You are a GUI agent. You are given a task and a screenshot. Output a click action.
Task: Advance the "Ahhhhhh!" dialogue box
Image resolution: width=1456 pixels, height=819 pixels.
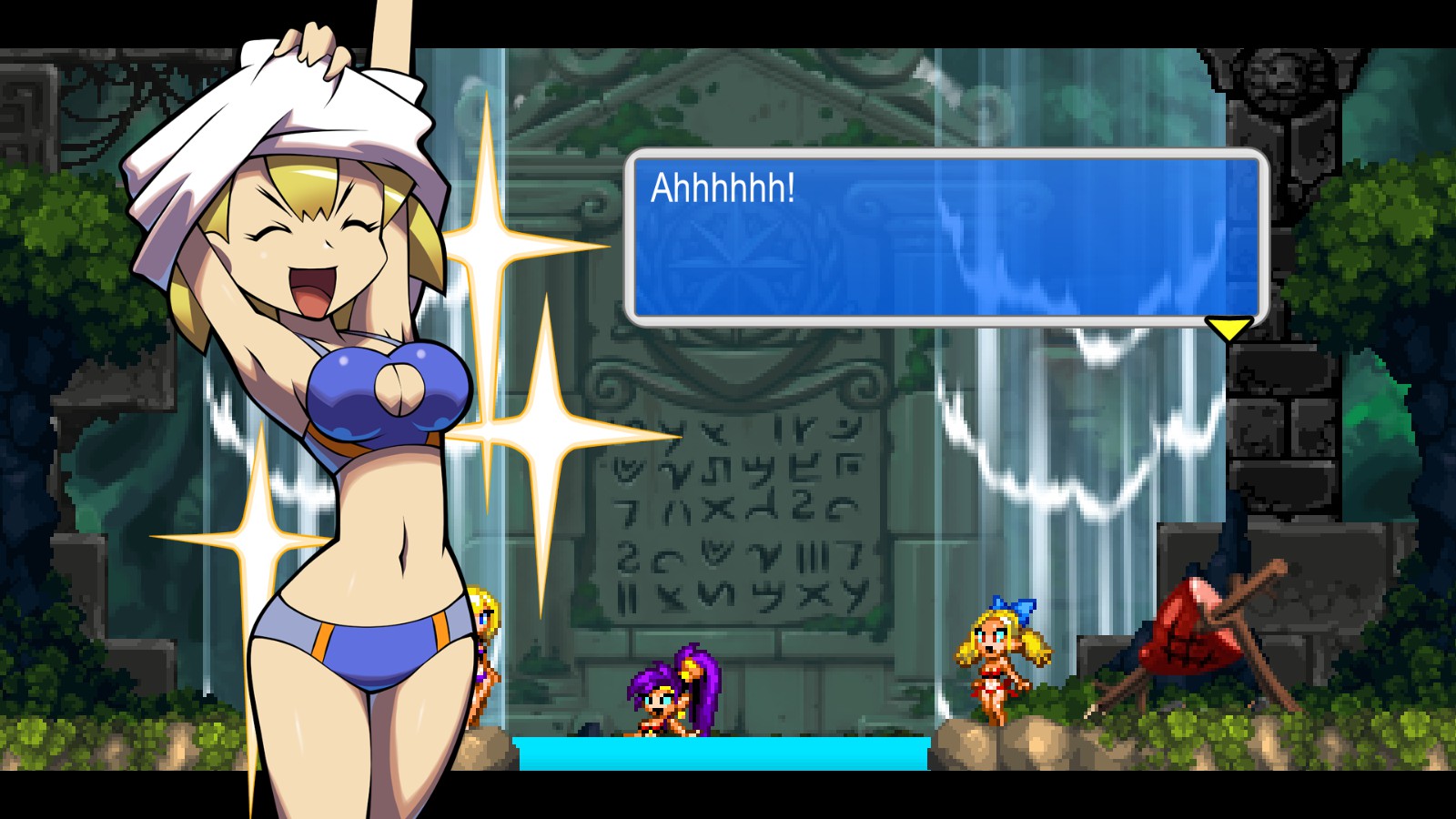[x=945, y=237]
